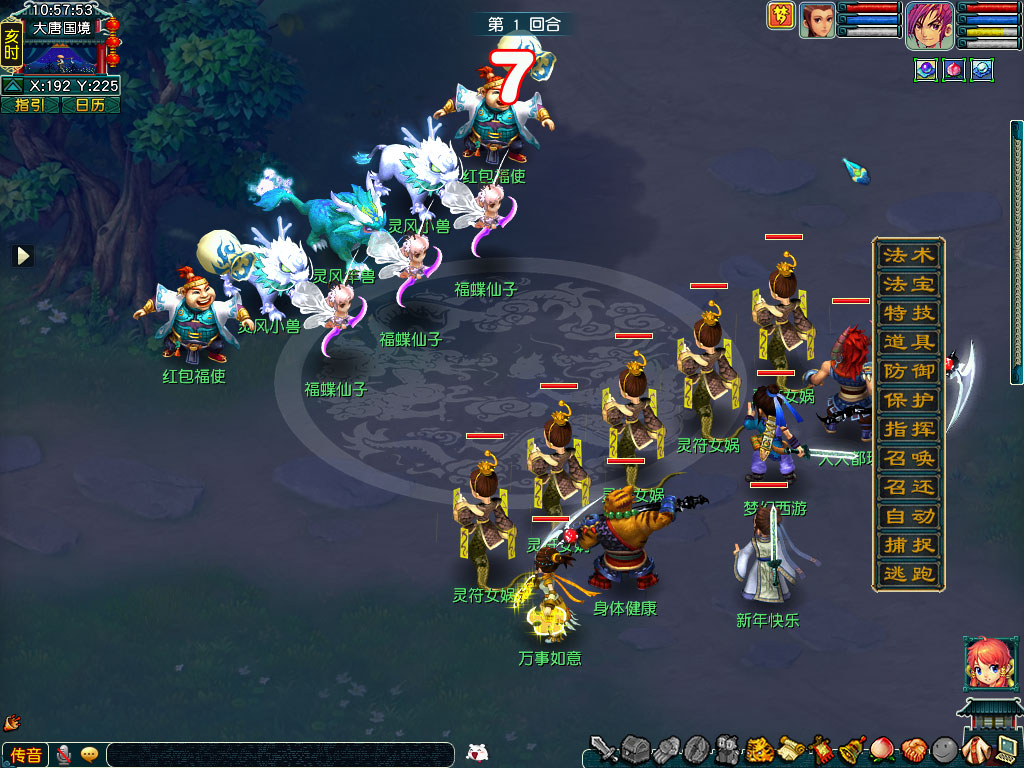This screenshot has height=768, width=1024.
Task: Open the 日历 calendar button
Action: (90, 104)
